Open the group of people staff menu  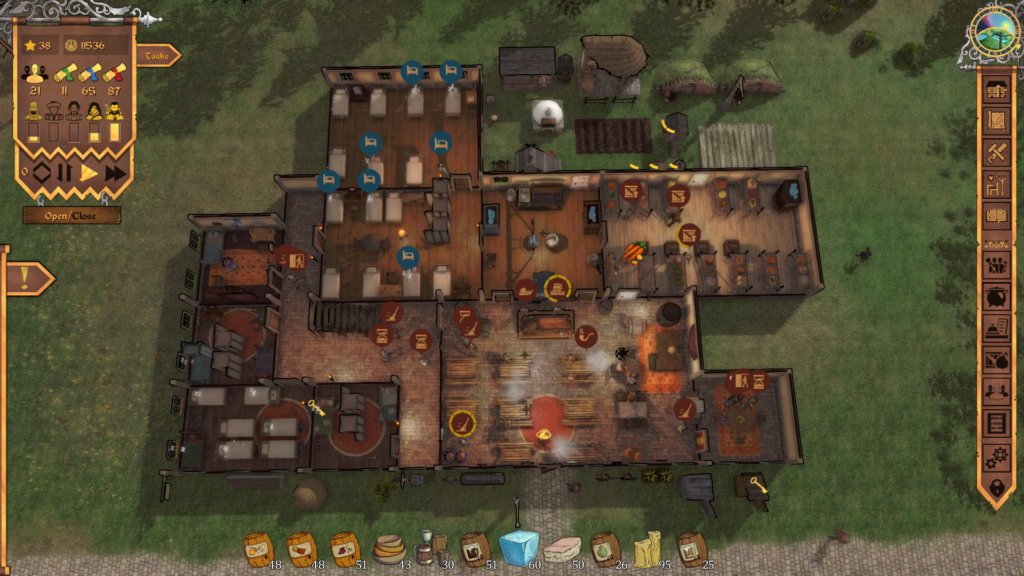click(996, 266)
